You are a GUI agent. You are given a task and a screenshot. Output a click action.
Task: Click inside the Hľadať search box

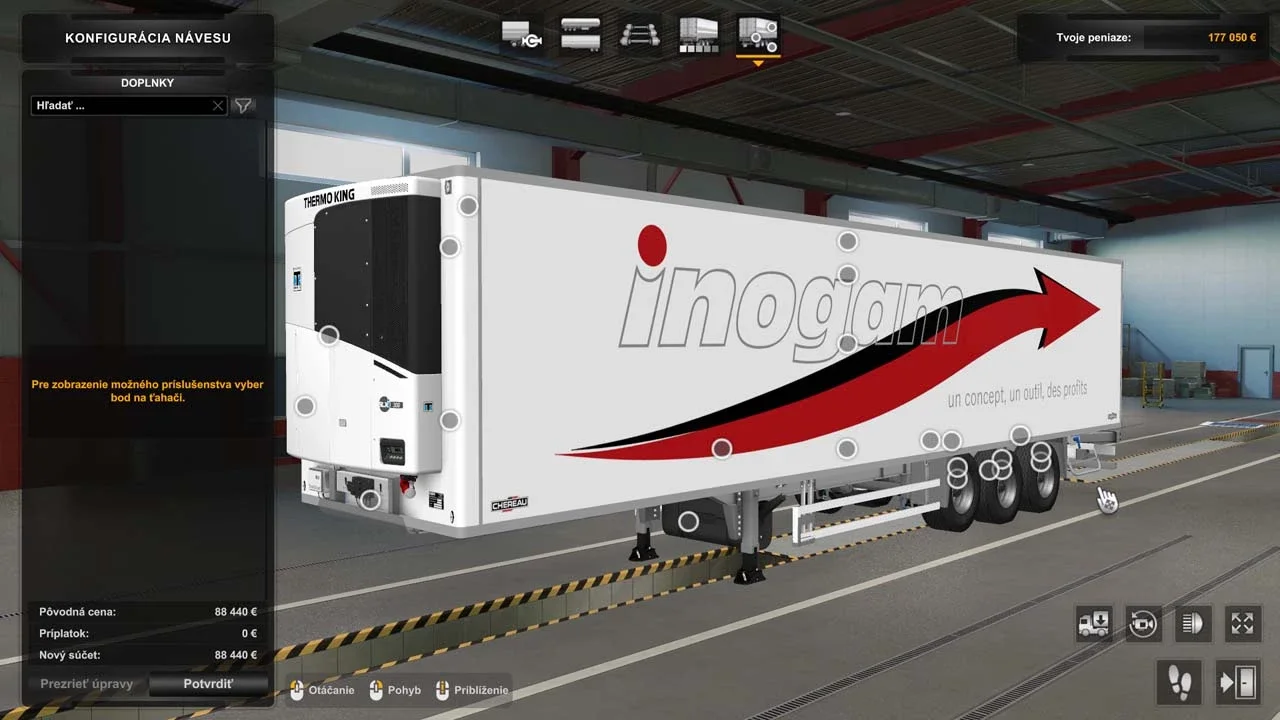[120, 105]
